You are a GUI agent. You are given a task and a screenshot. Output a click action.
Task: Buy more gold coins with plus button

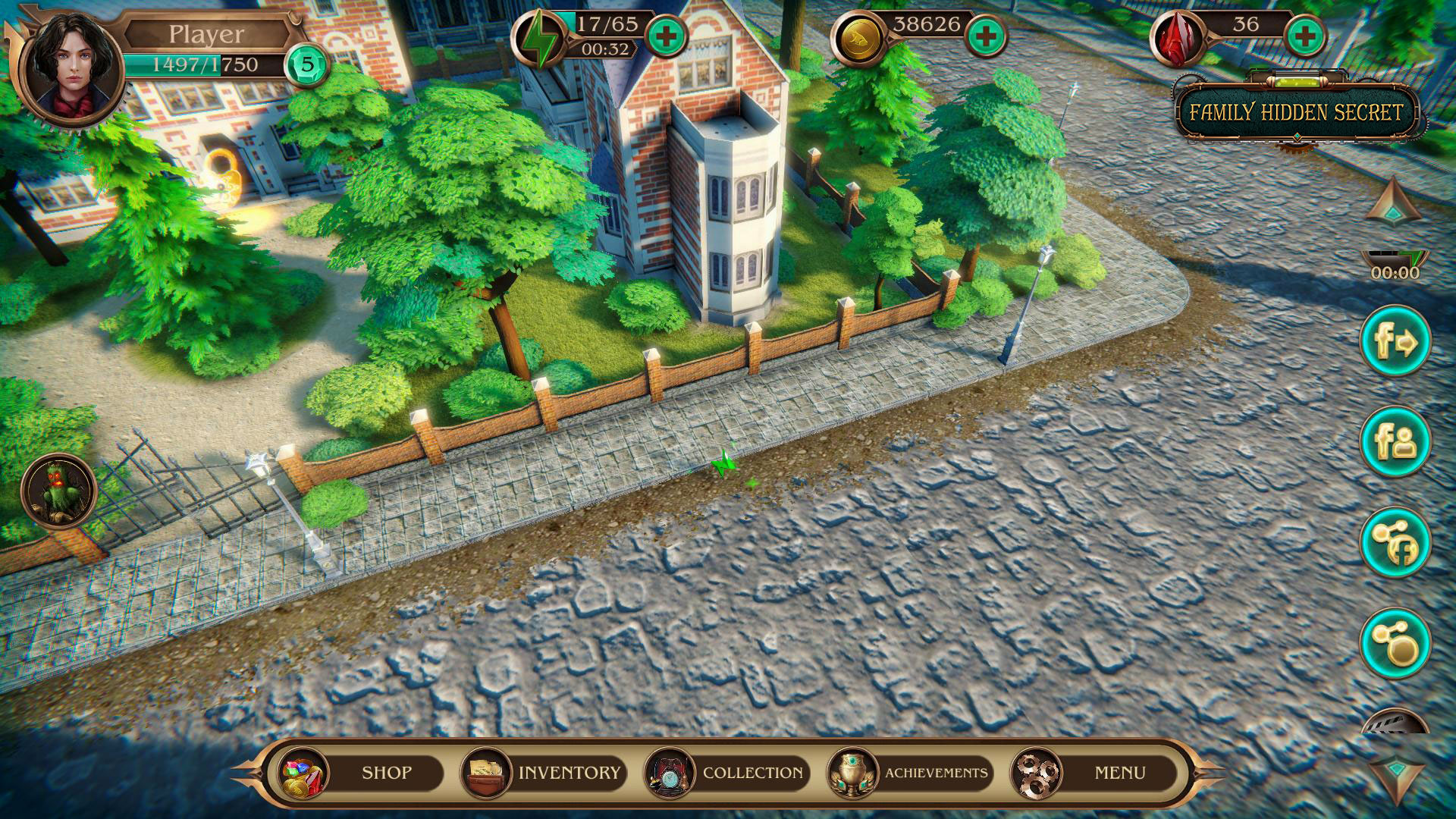coord(987,36)
